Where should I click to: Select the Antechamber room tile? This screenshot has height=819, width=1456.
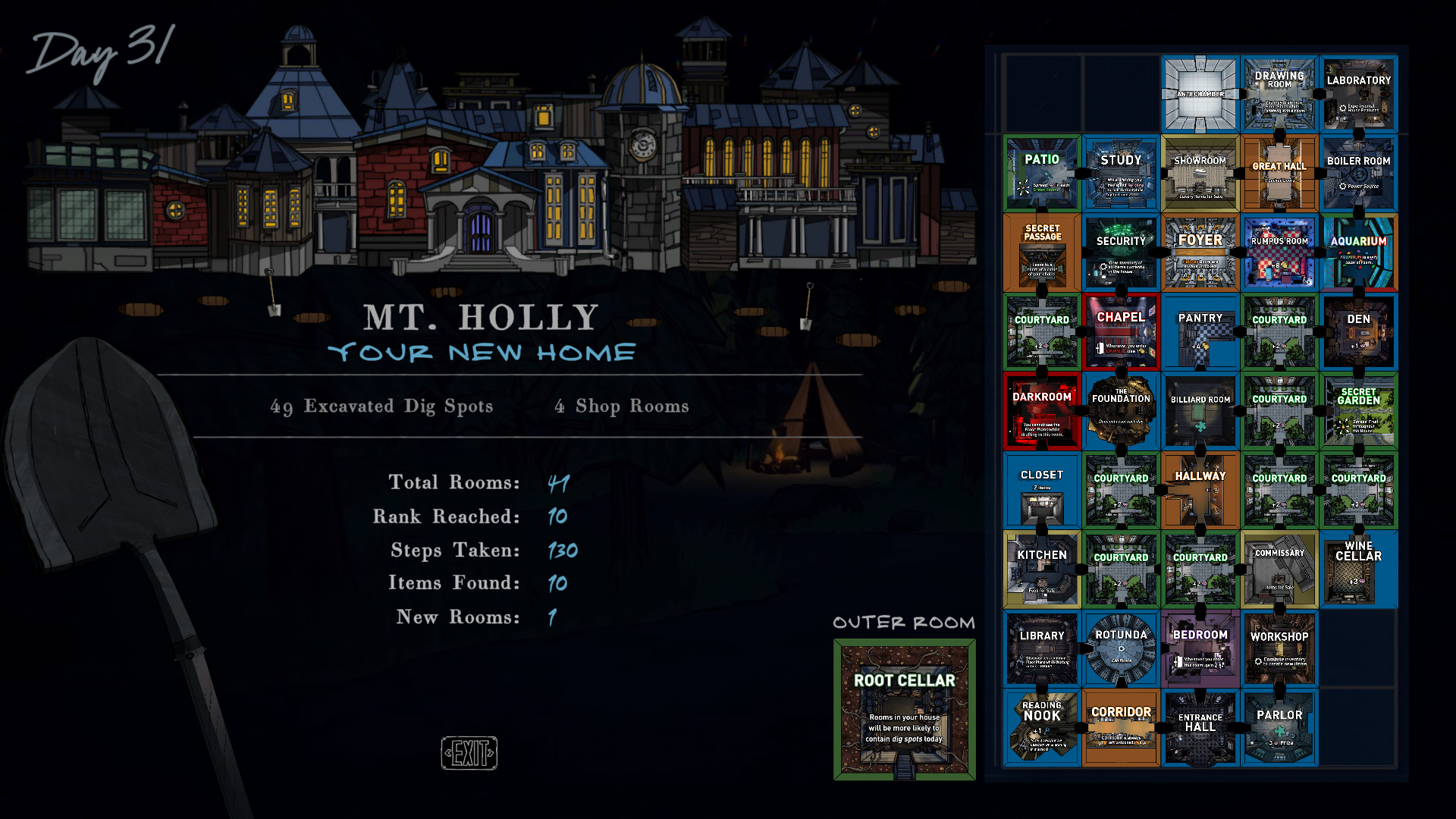coord(1200,95)
